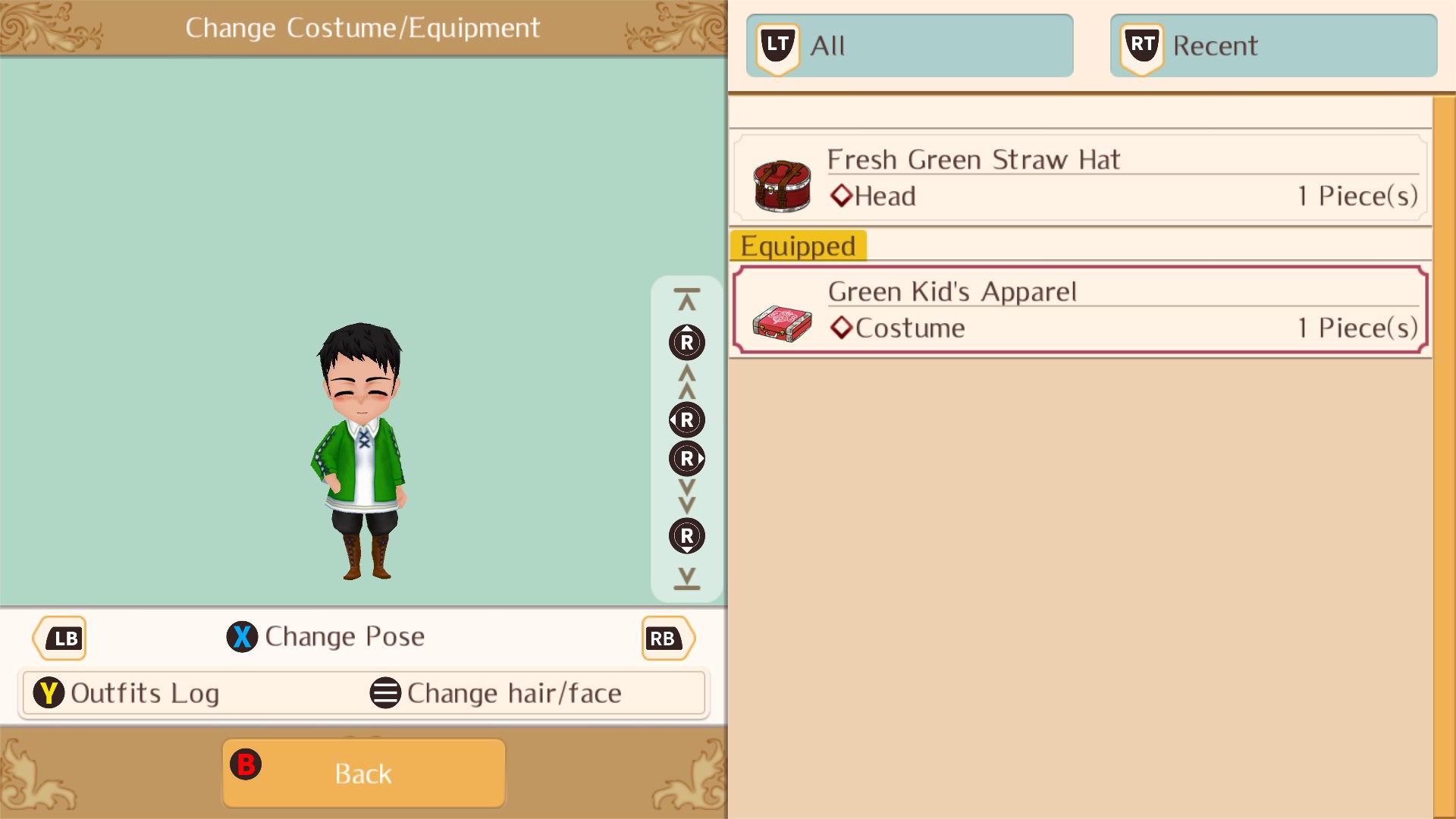Click the hamburger icon for Change hair/face

click(x=385, y=692)
